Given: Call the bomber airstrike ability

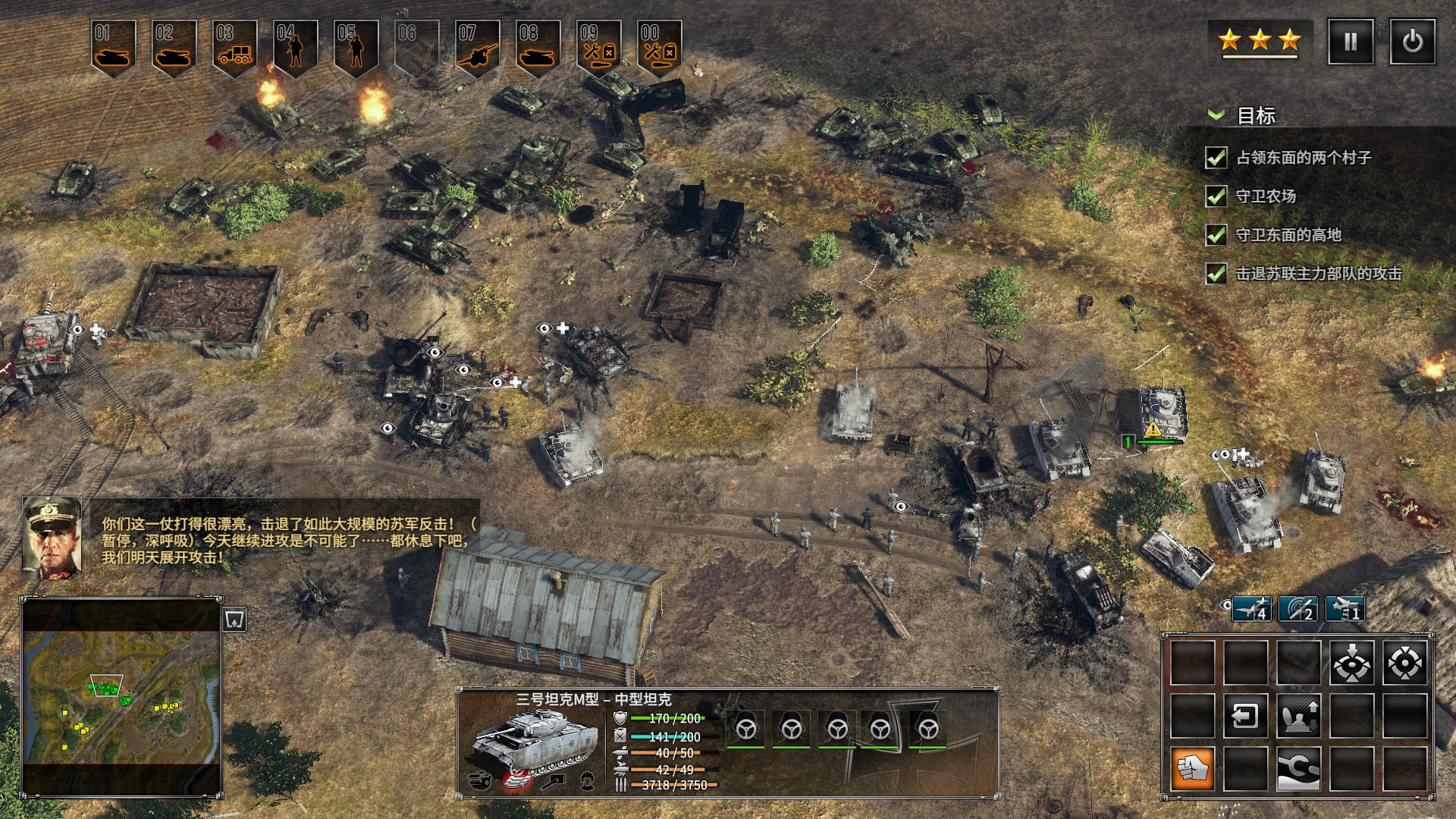Looking at the screenshot, I should coord(1345,609).
